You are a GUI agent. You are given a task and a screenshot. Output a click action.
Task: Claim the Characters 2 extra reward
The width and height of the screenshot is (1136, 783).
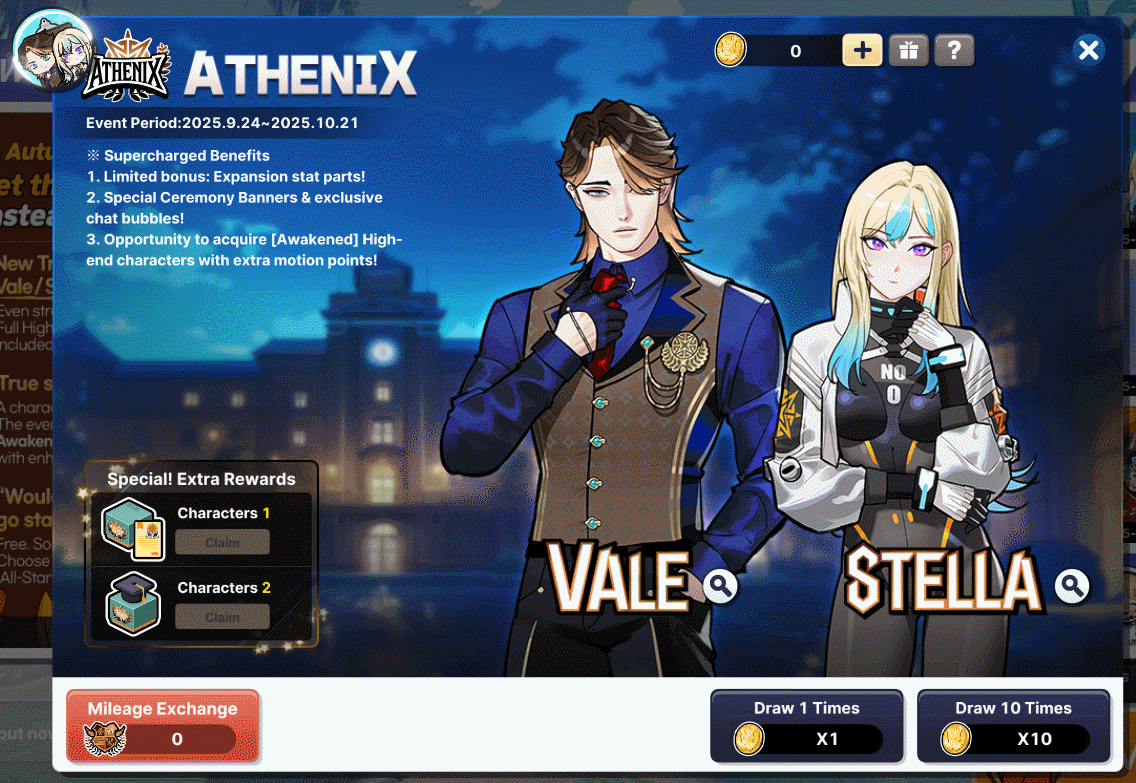pos(222,617)
